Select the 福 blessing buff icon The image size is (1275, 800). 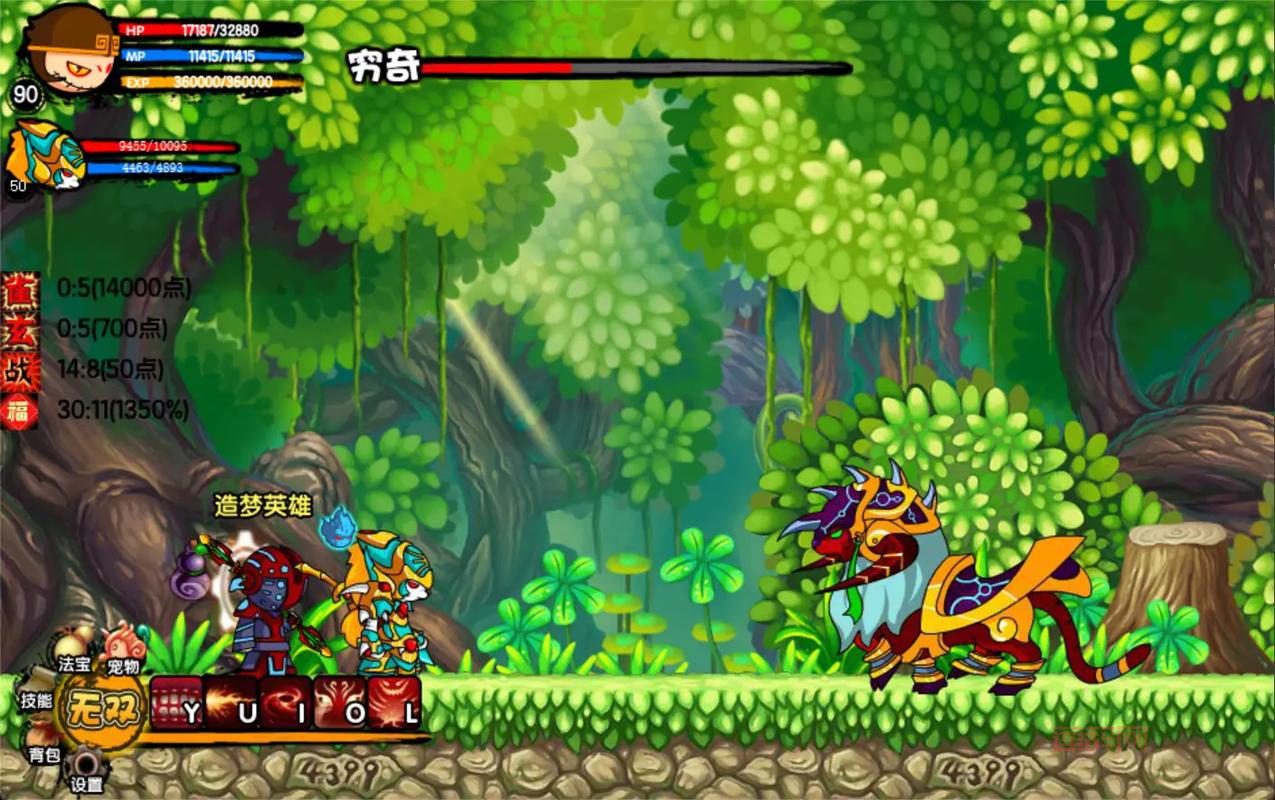click(x=20, y=411)
